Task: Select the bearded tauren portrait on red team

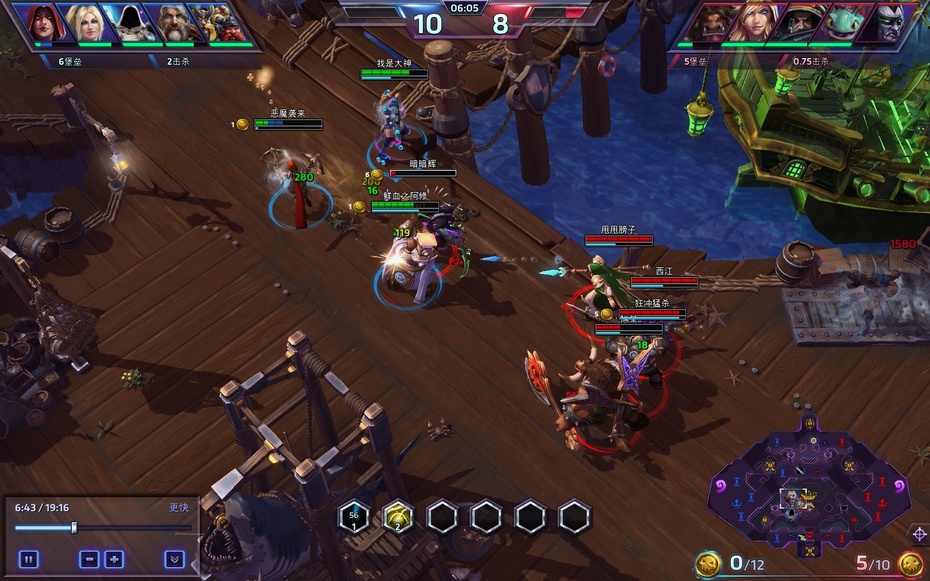Action: pos(708,24)
